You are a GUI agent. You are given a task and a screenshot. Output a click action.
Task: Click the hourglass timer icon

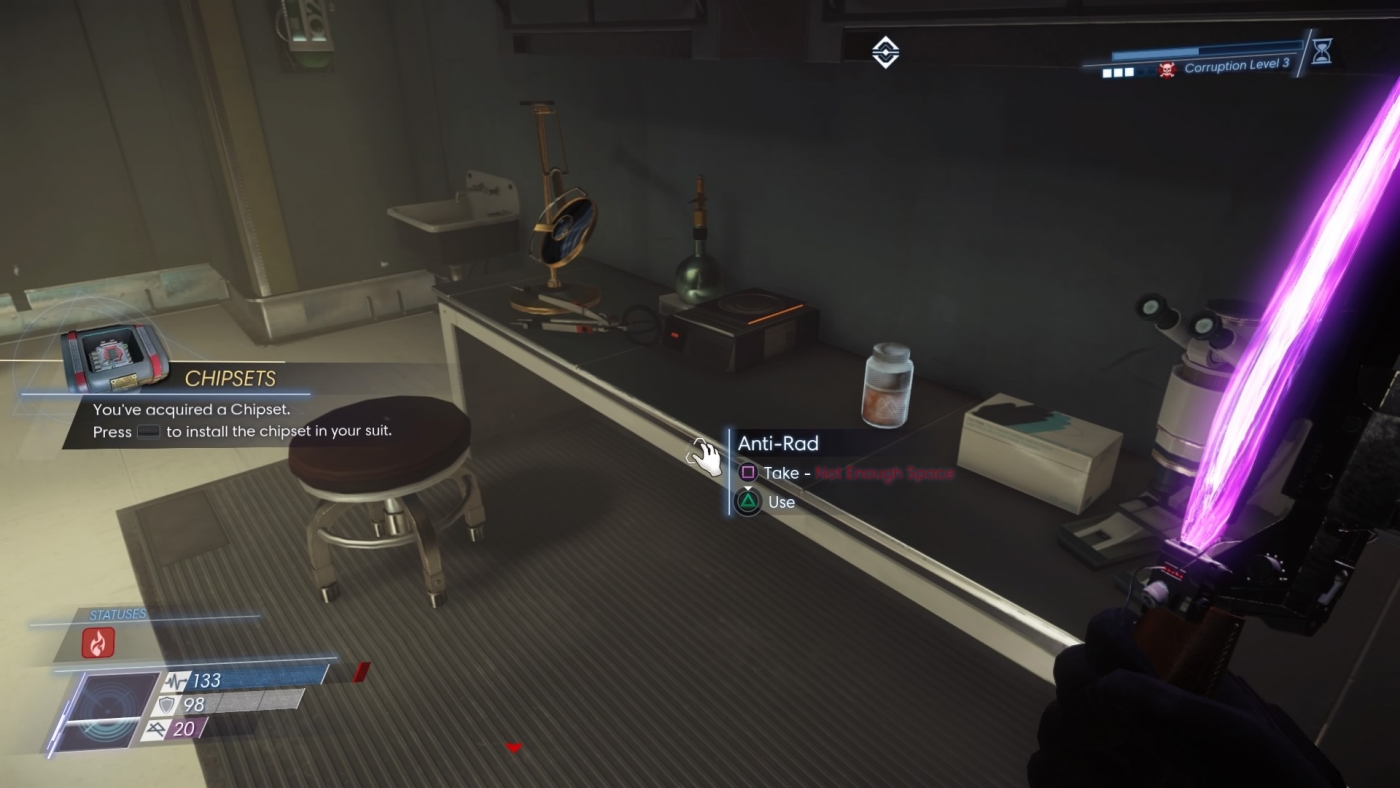coord(1322,51)
